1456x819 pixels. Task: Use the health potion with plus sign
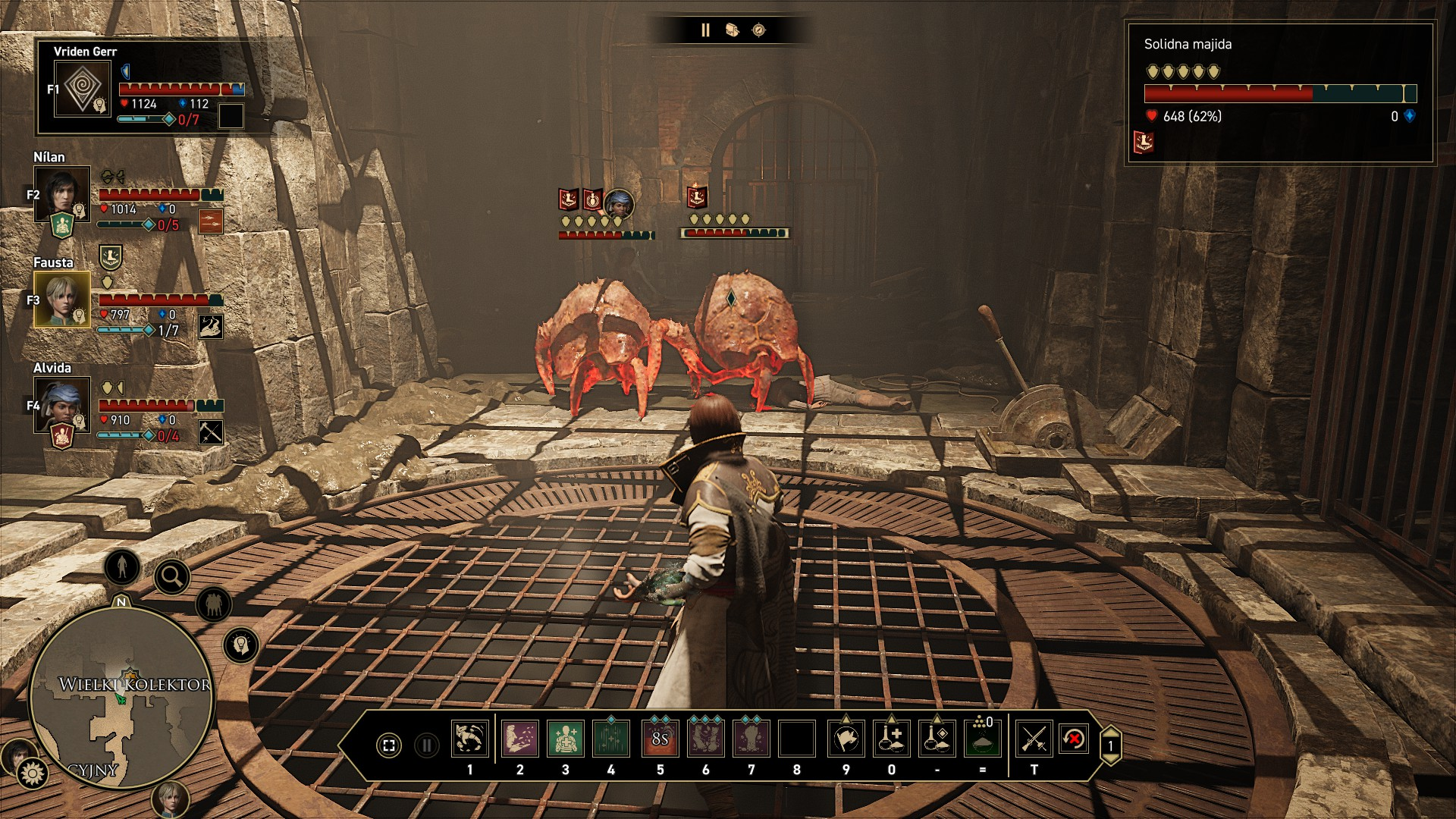point(891,739)
